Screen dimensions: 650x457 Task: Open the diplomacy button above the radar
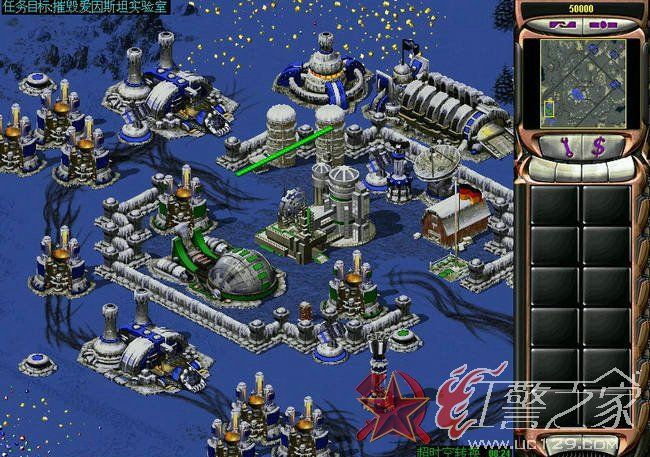(562, 23)
